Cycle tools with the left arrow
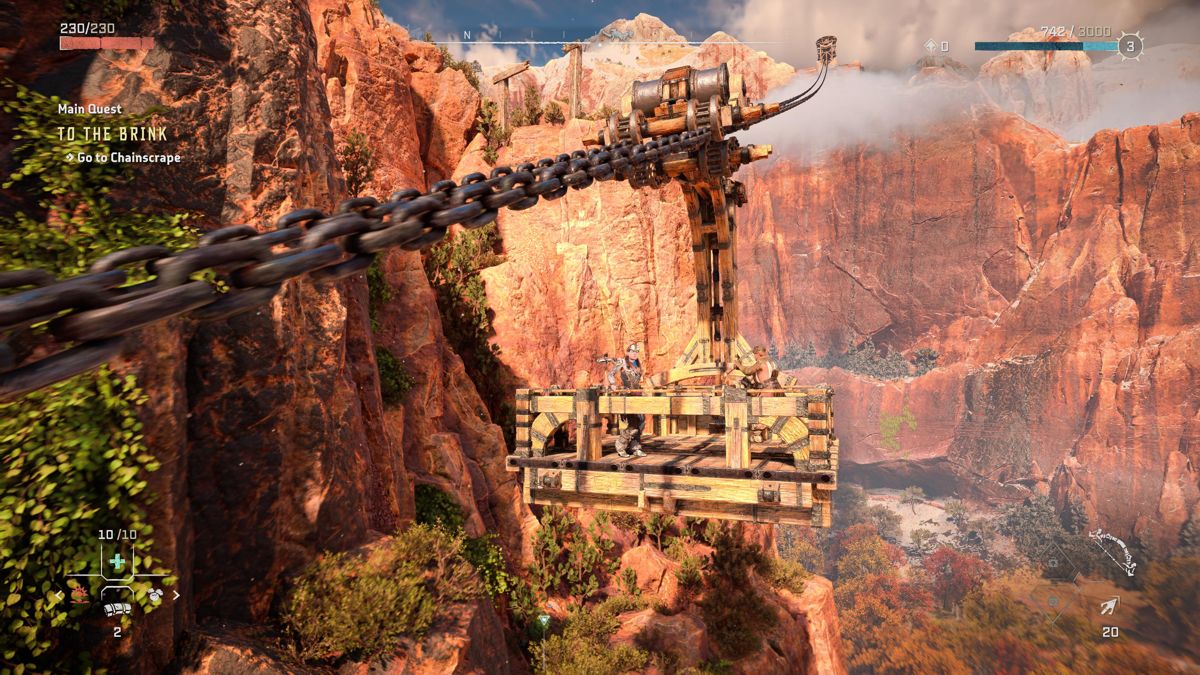Screen dimensions: 1200x675 [59, 595]
